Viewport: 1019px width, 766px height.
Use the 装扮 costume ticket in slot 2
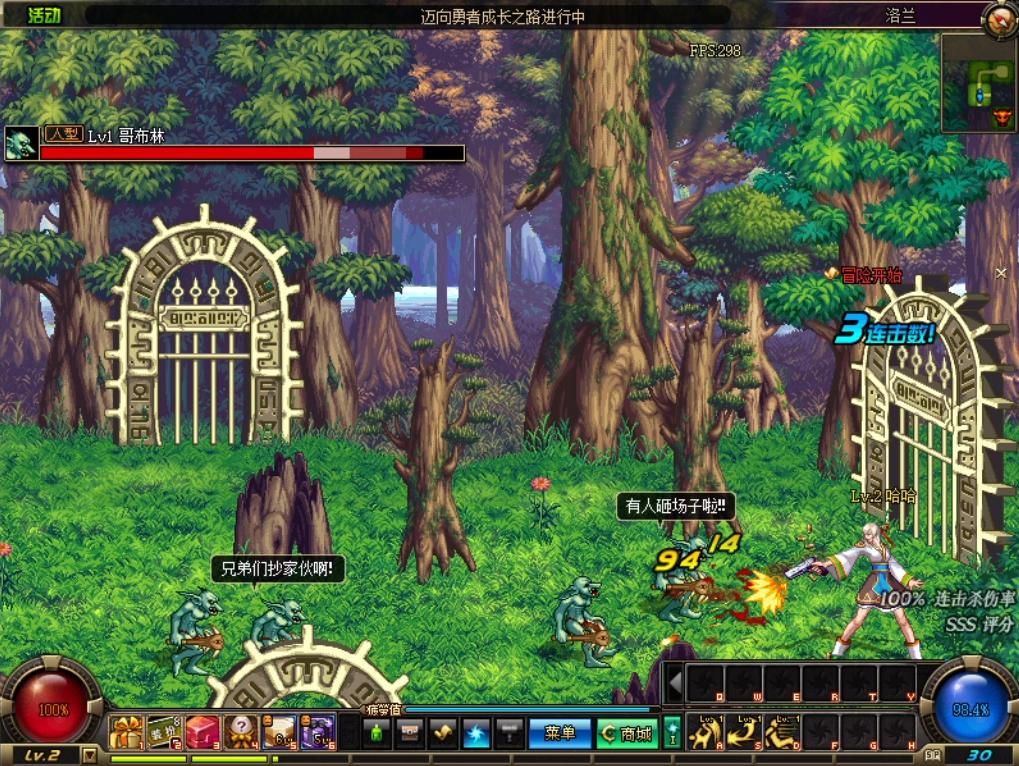click(164, 733)
